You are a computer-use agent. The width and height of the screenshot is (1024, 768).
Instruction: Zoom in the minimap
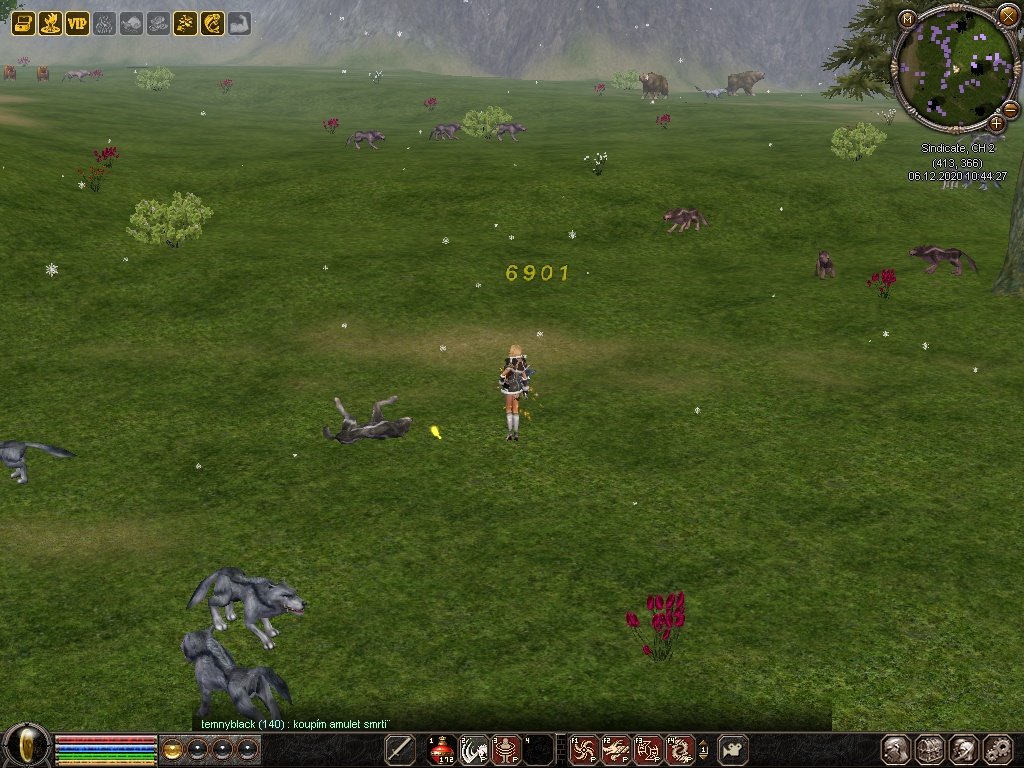pyautogui.click(x=997, y=124)
